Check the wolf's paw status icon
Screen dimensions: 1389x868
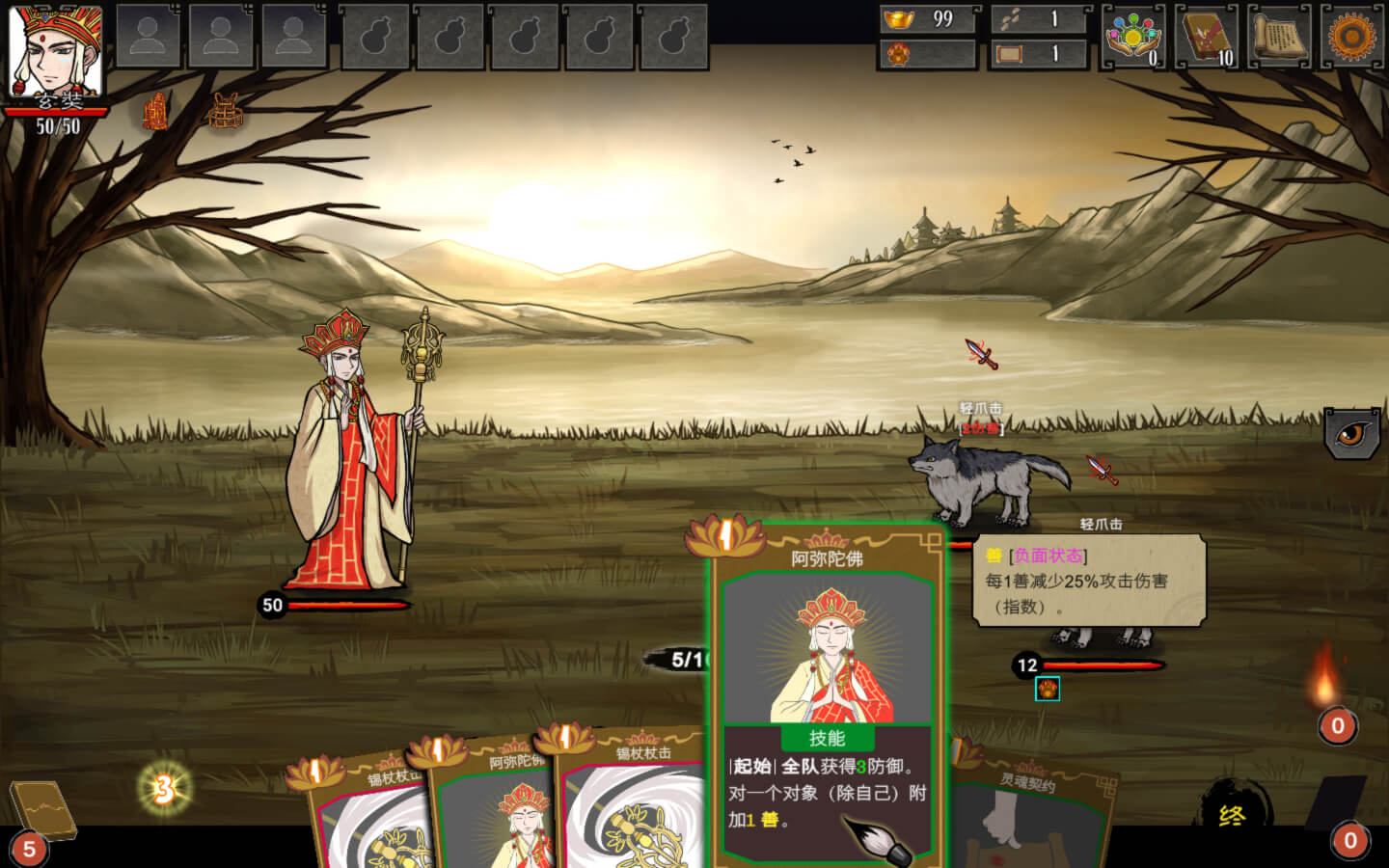click(x=1048, y=689)
